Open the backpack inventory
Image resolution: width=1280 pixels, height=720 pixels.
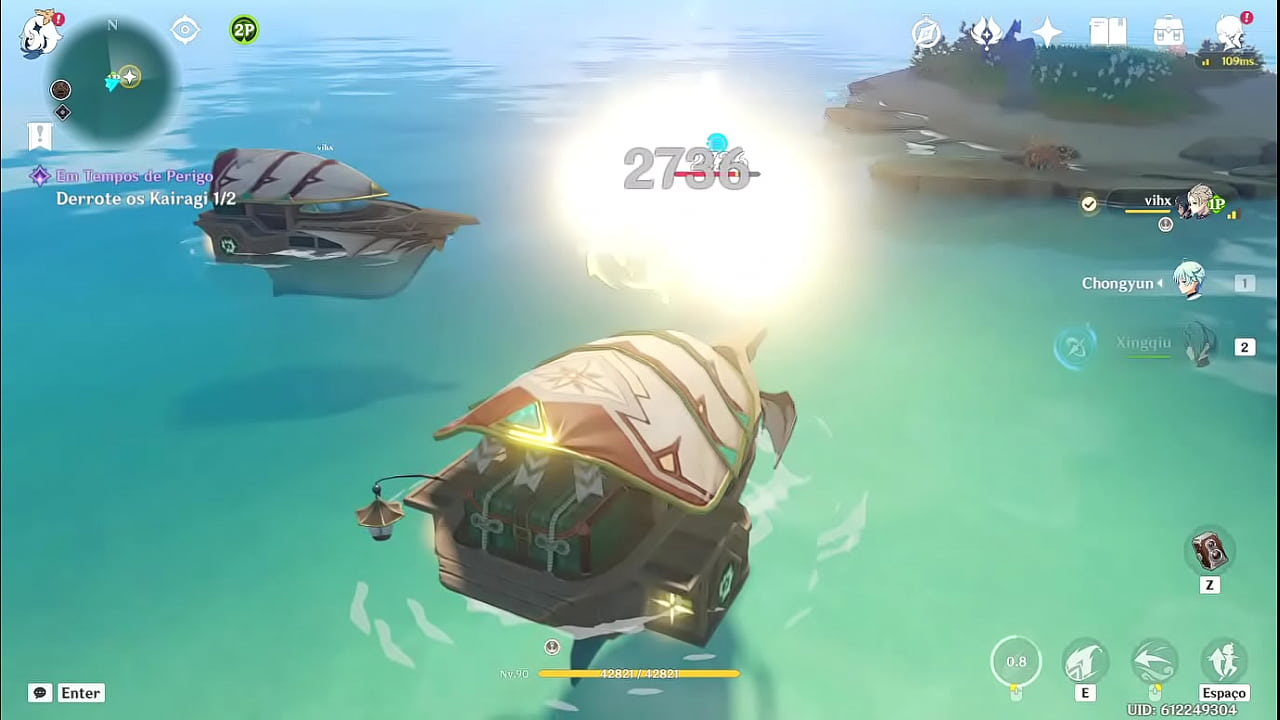(1168, 33)
